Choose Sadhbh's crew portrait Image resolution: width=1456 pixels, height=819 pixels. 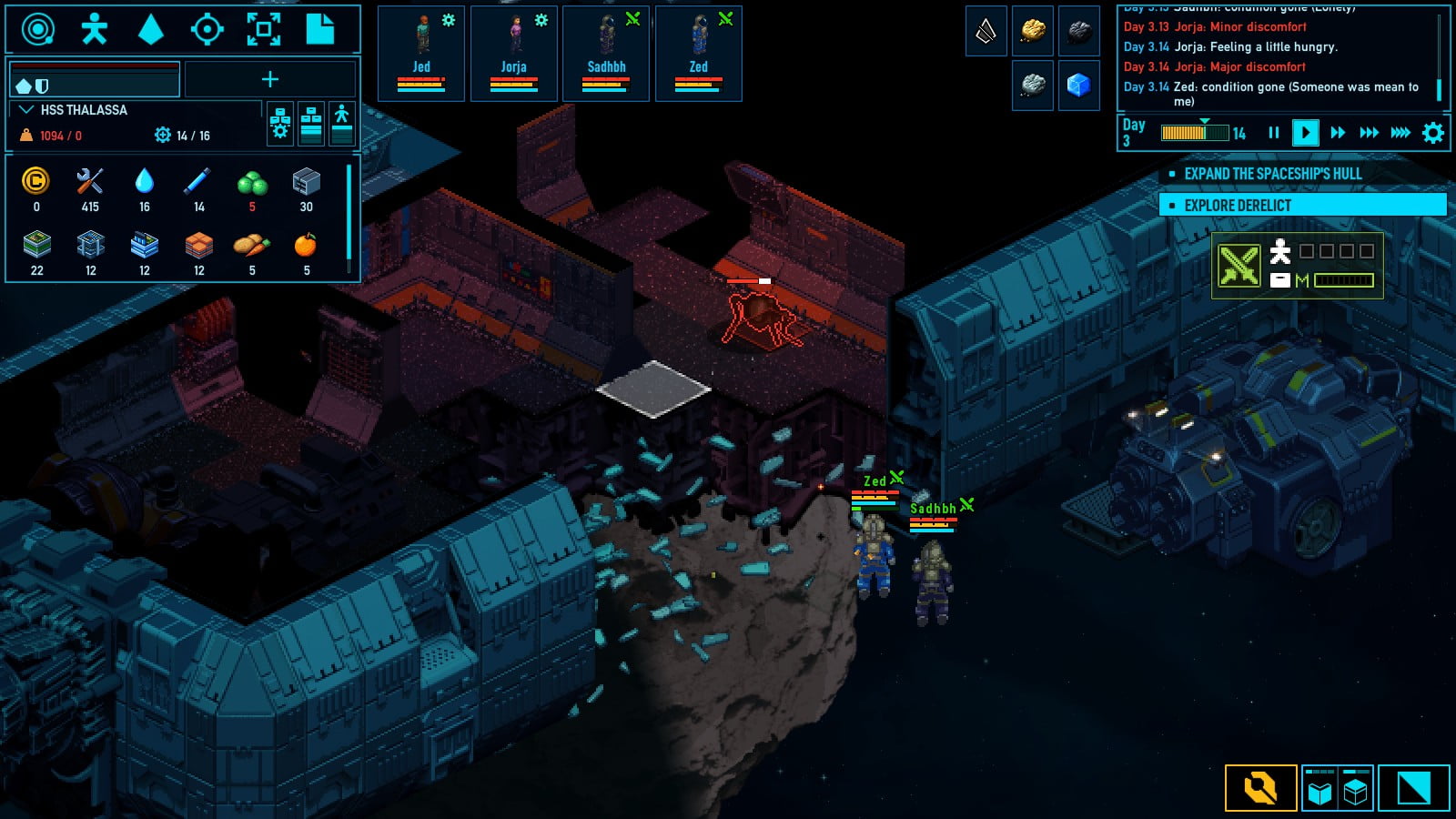point(606,52)
